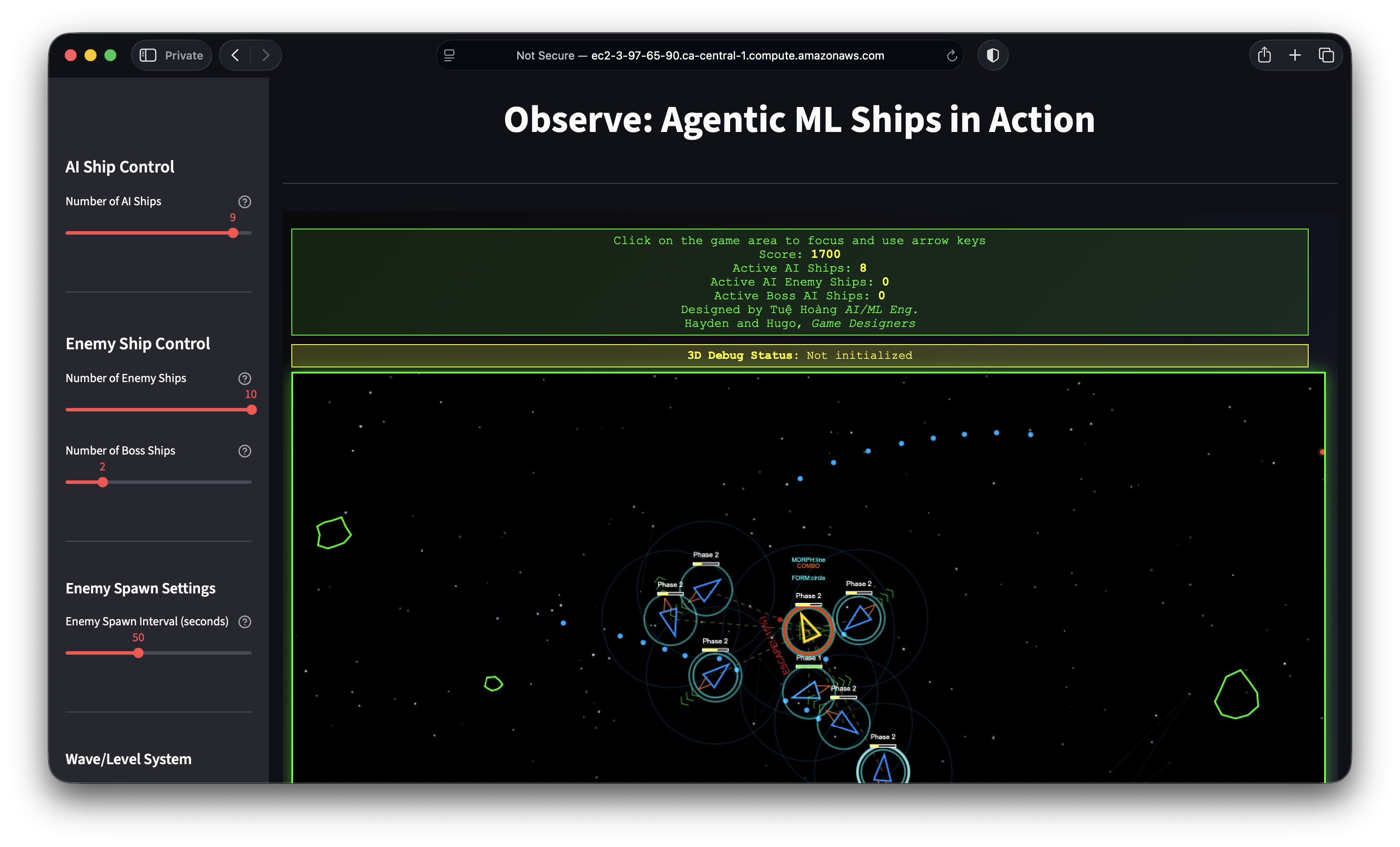The width and height of the screenshot is (1400, 847).
Task: Select the Wave/Level System heading
Action: (128, 759)
